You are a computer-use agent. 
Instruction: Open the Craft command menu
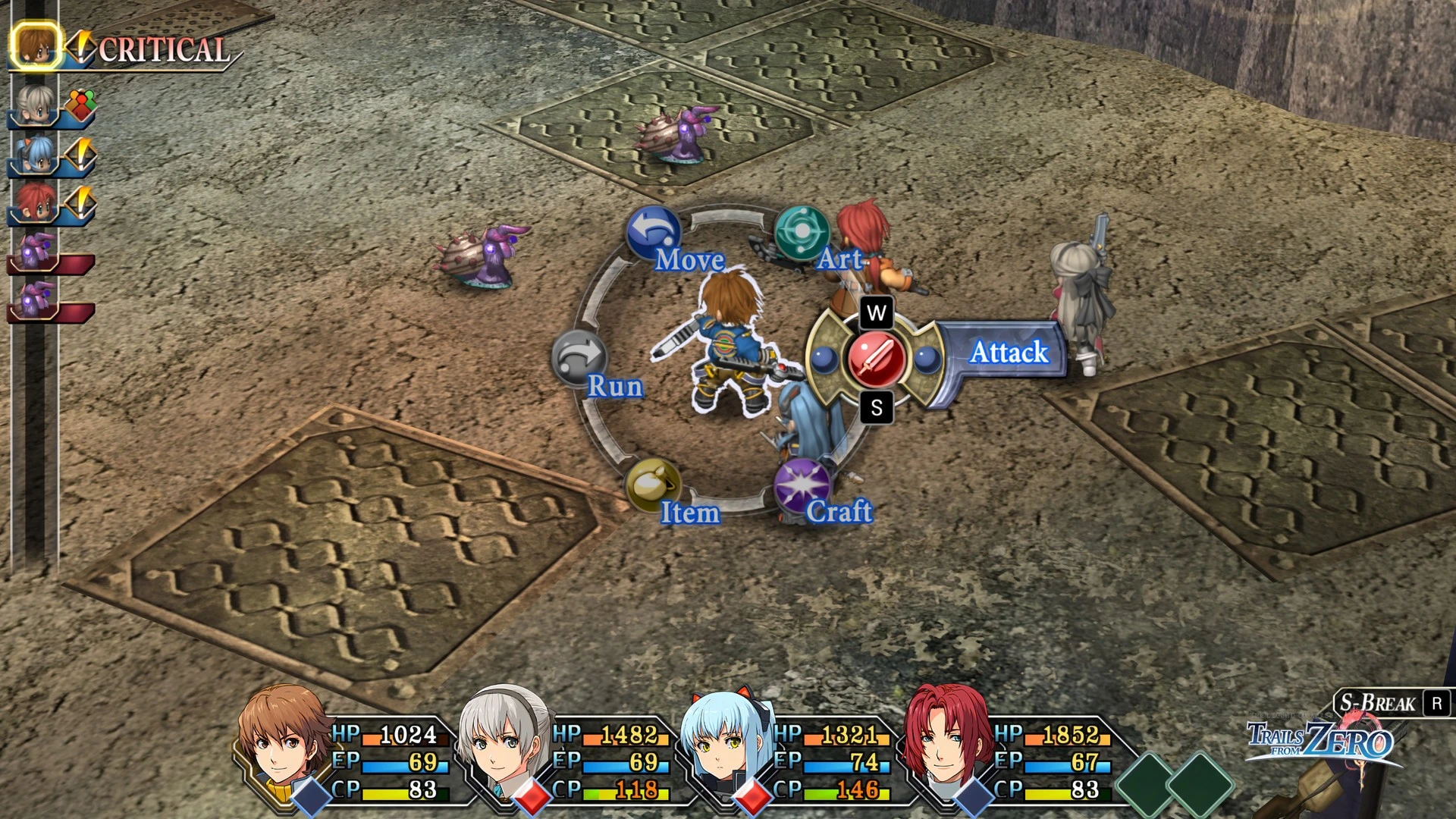[x=802, y=485]
